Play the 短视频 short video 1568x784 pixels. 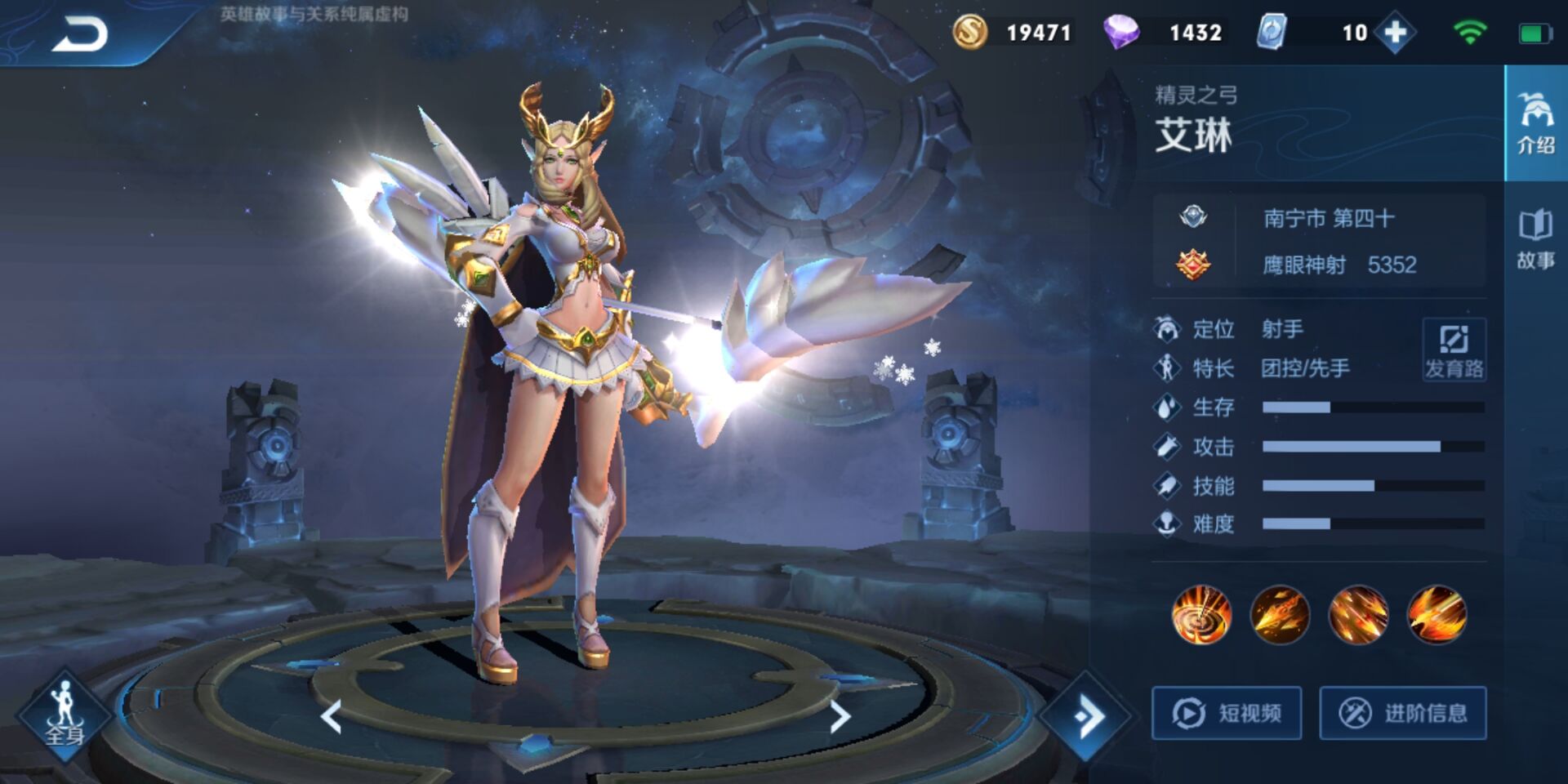point(1227,713)
